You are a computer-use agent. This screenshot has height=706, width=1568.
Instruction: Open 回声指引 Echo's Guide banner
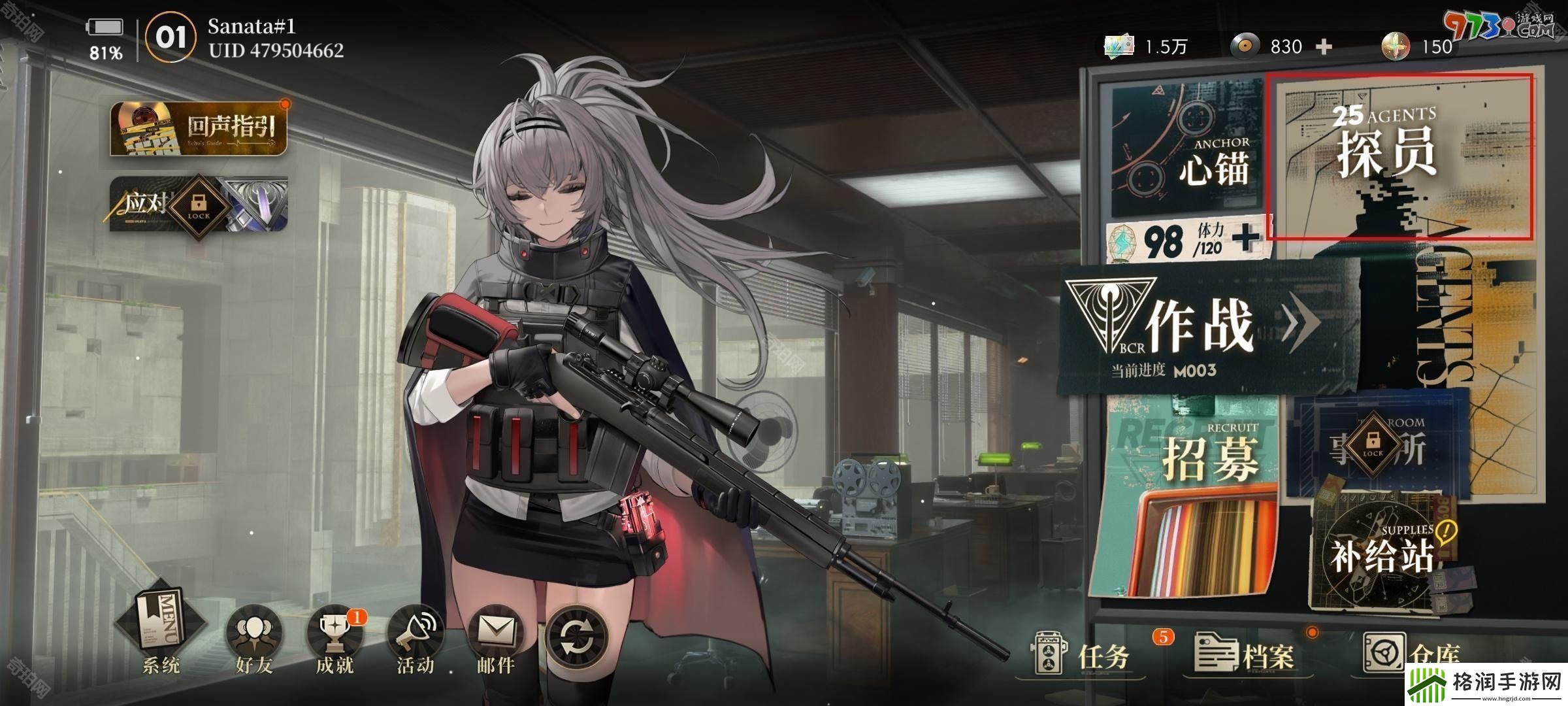point(199,129)
